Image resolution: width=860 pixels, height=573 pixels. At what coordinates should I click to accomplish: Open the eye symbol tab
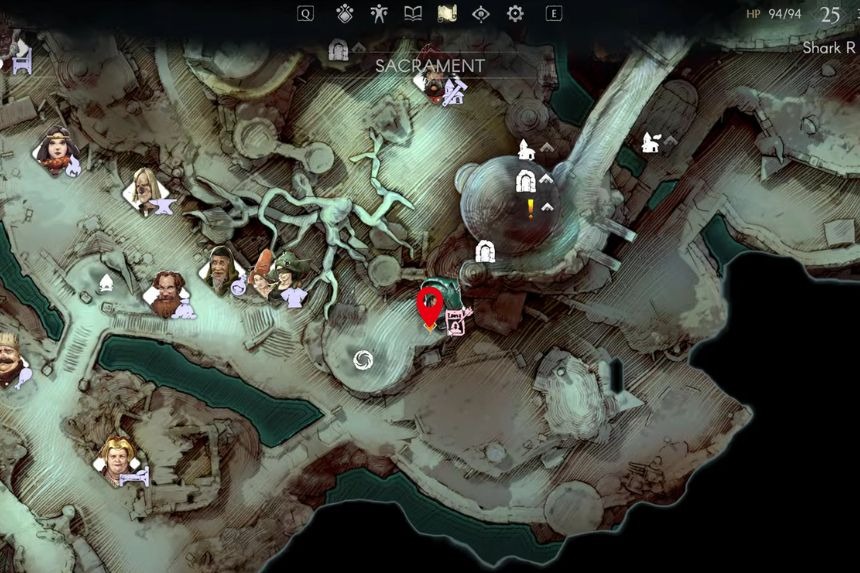coord(481,13)
